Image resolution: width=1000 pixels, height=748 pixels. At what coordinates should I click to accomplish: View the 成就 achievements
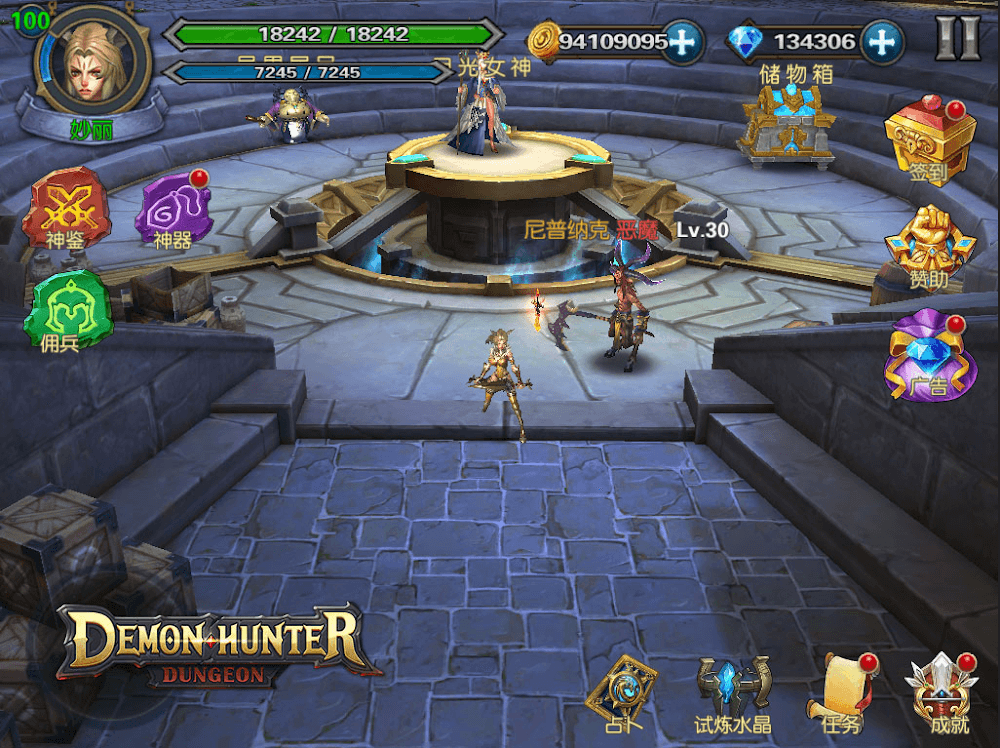pos(943,691)
